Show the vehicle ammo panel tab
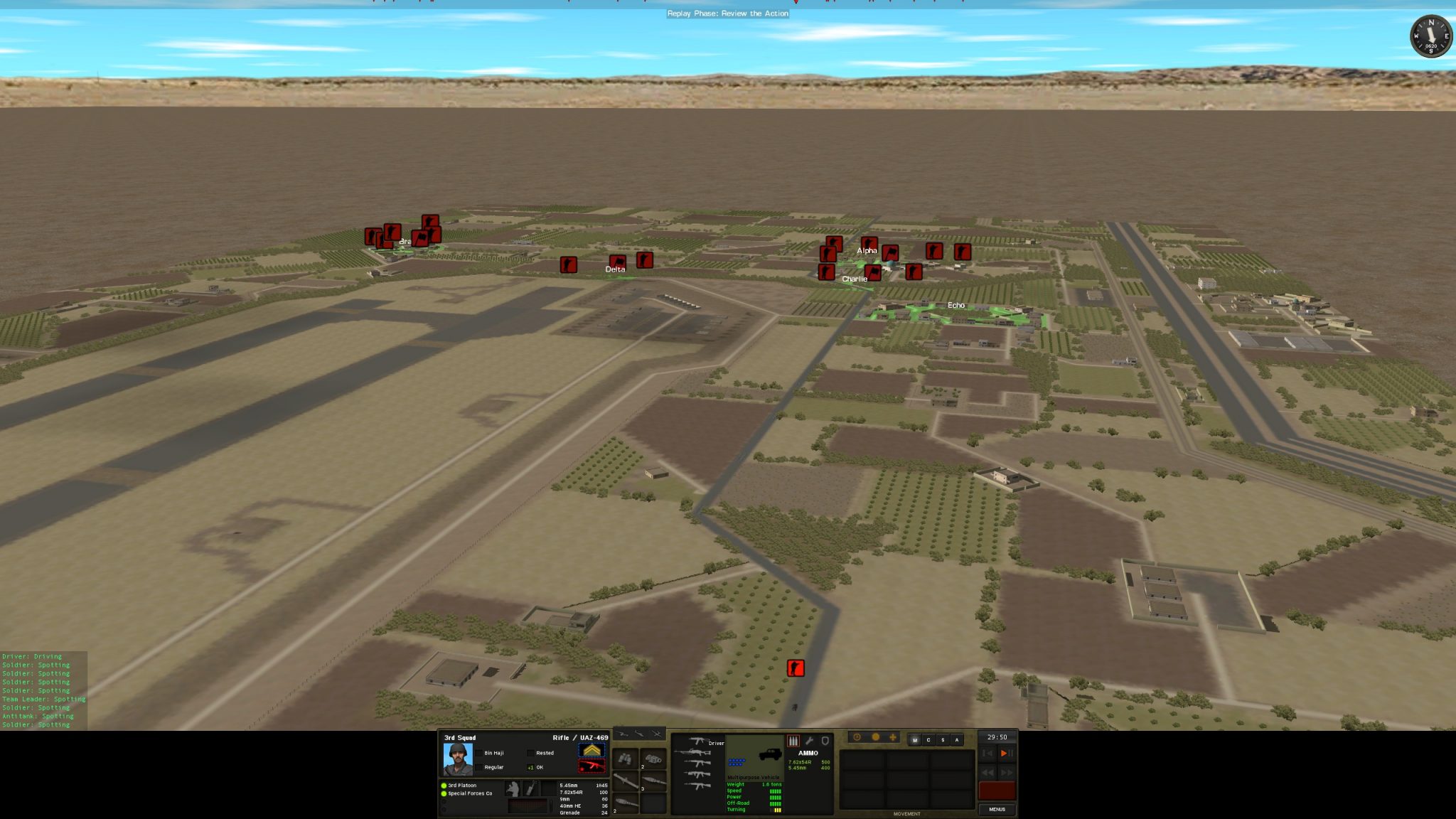Viewport: 1456px width, 819px height. [793, 741]
